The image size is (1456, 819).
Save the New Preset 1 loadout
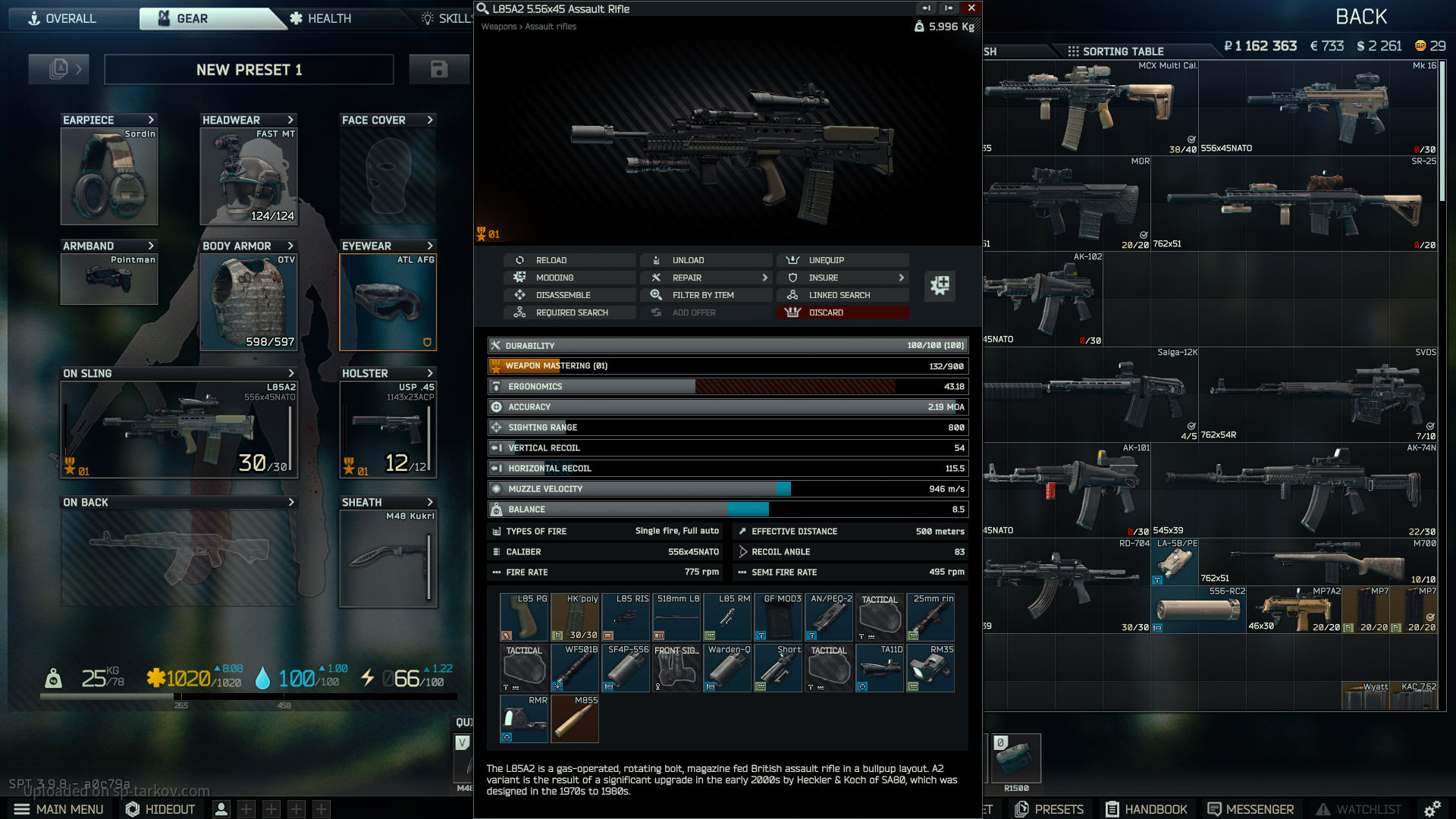point(438,69)
